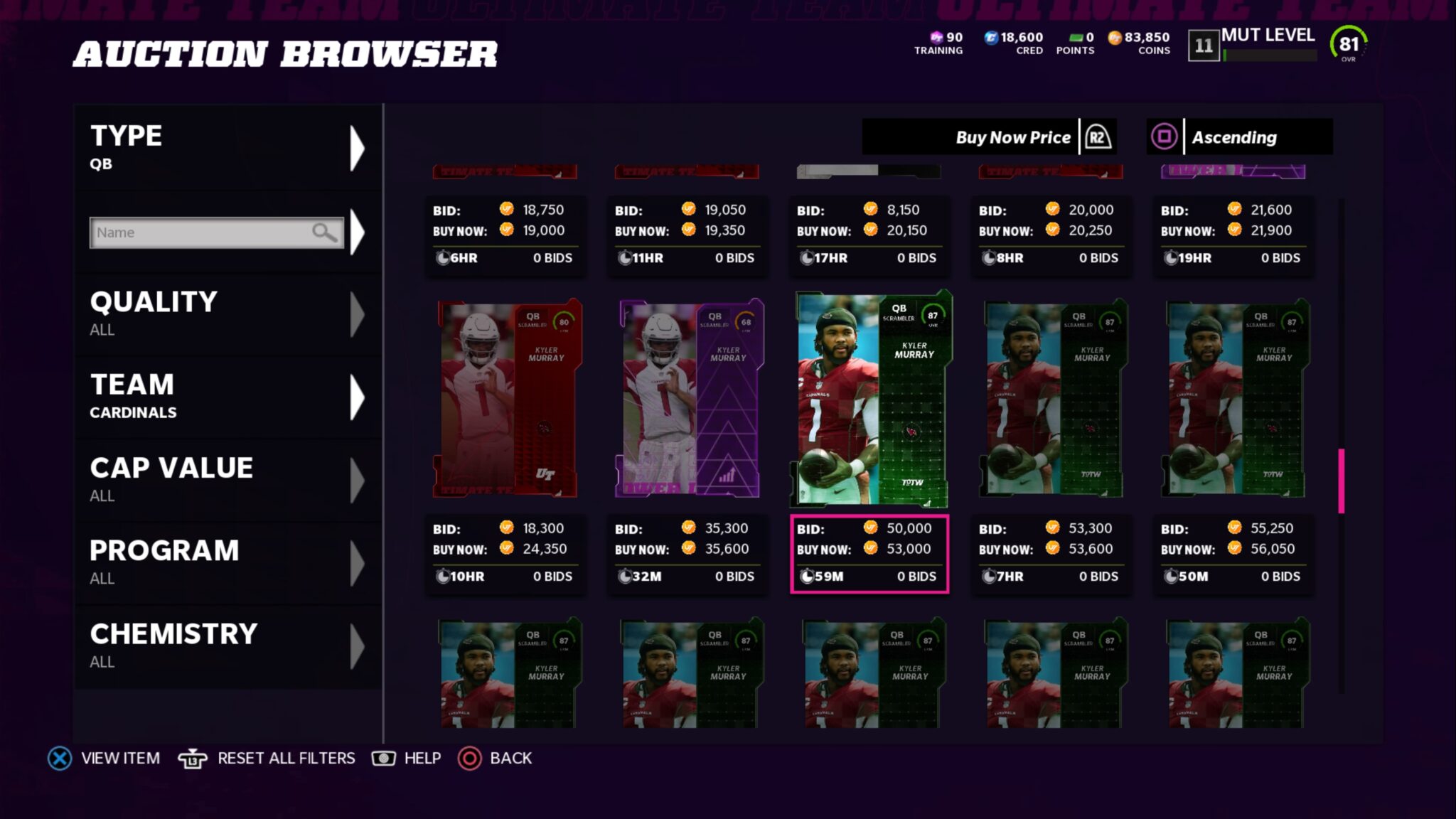Open the CAP VALUE filter
Viewport: 1456px width, 819px height.
coord(227,480)
